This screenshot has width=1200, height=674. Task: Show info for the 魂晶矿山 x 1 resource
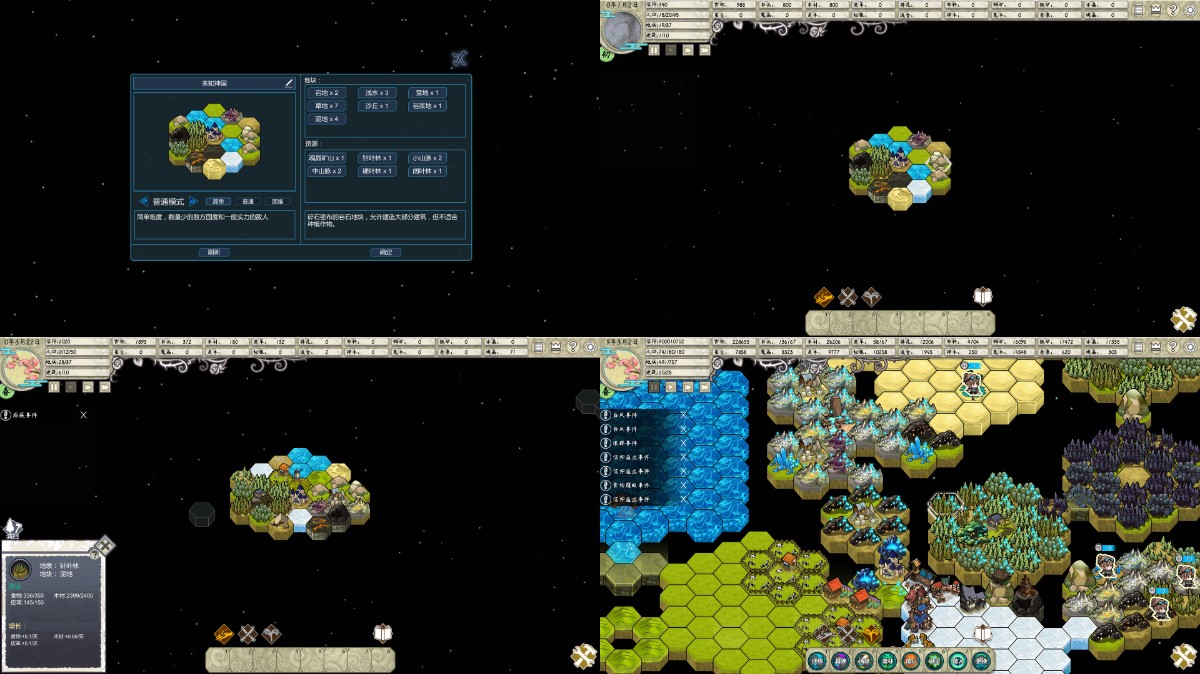327,158
